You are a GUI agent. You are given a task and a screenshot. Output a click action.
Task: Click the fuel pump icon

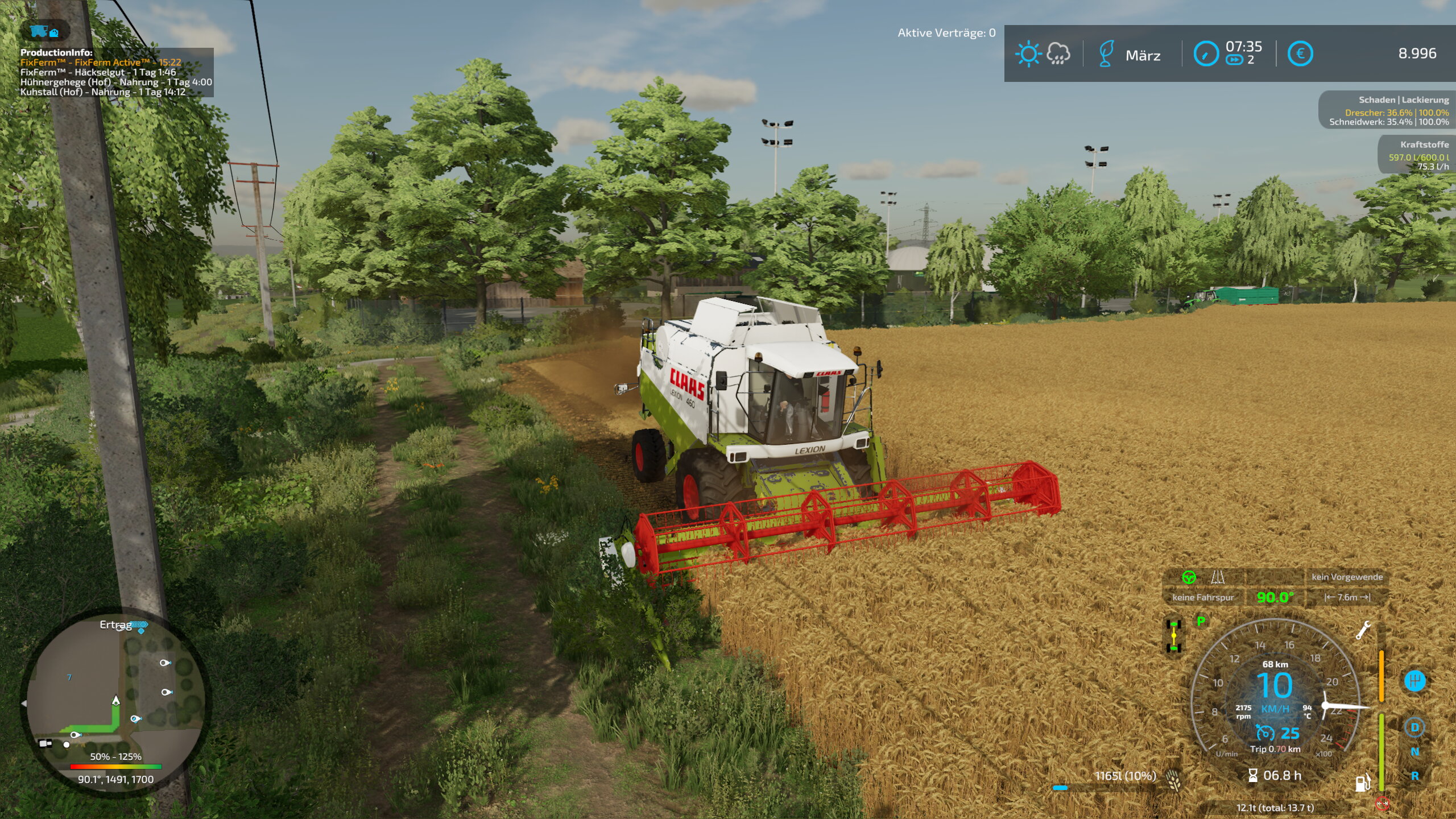click(1362, 783)
